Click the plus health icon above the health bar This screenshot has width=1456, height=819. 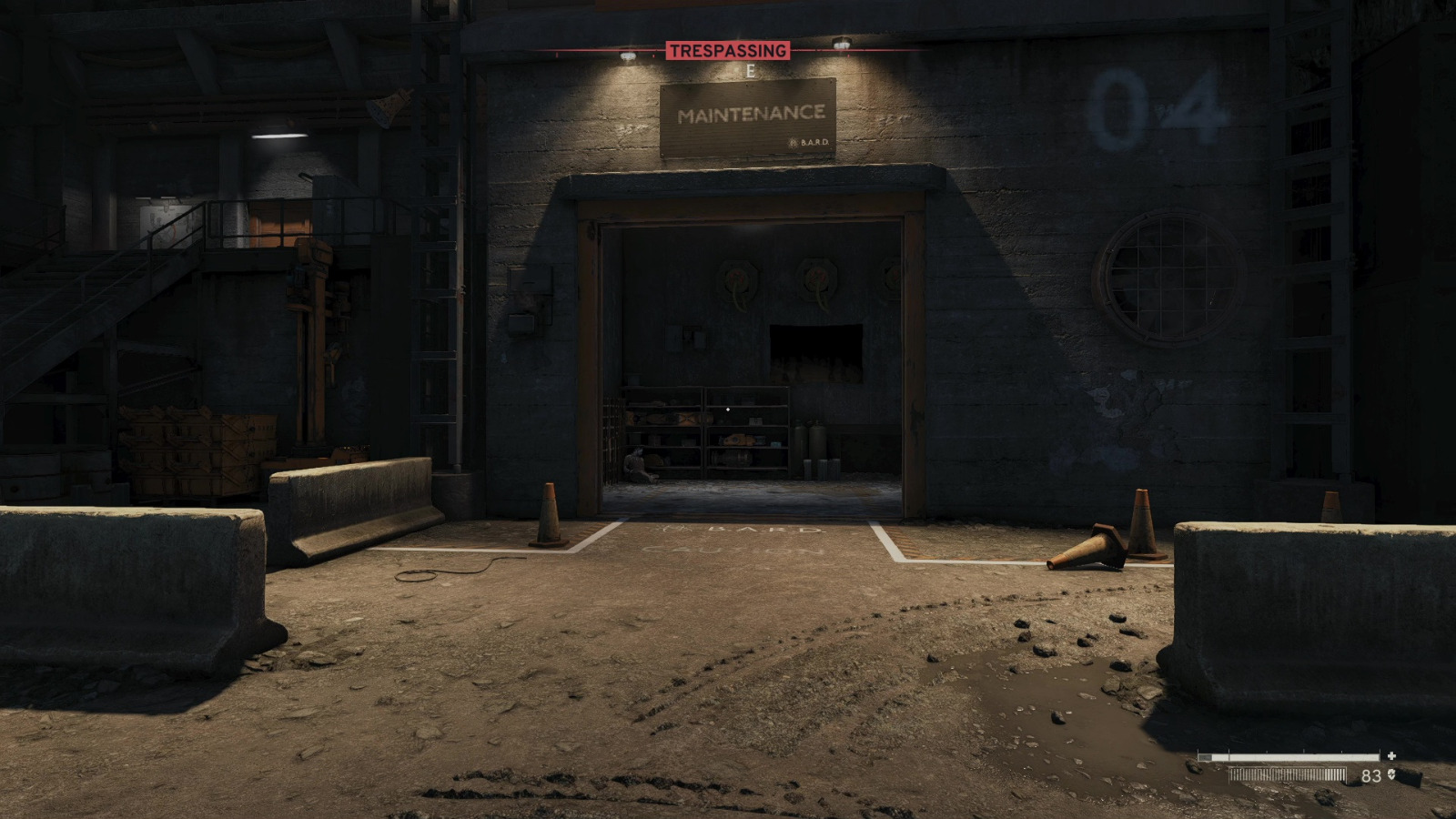(1393, 754)
